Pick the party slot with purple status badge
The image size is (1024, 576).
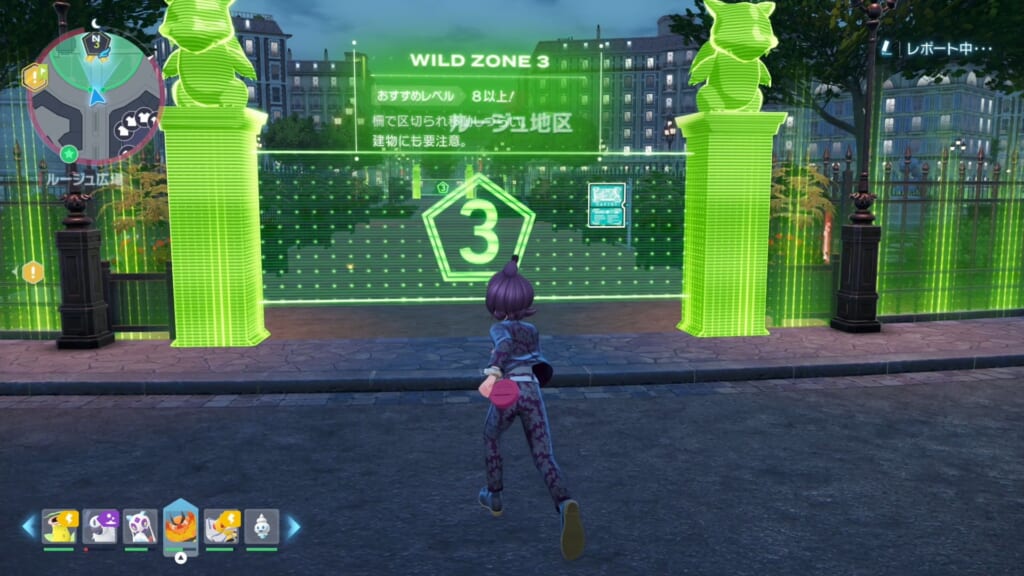point(101,526)
